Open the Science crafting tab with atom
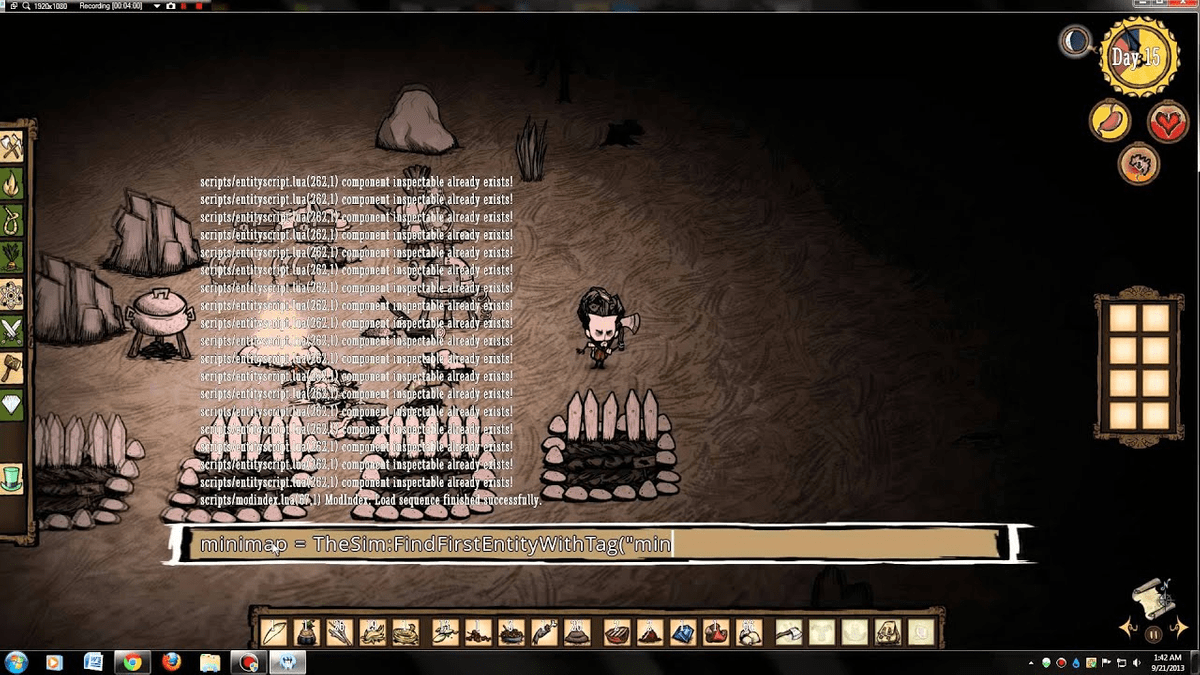 11,294
